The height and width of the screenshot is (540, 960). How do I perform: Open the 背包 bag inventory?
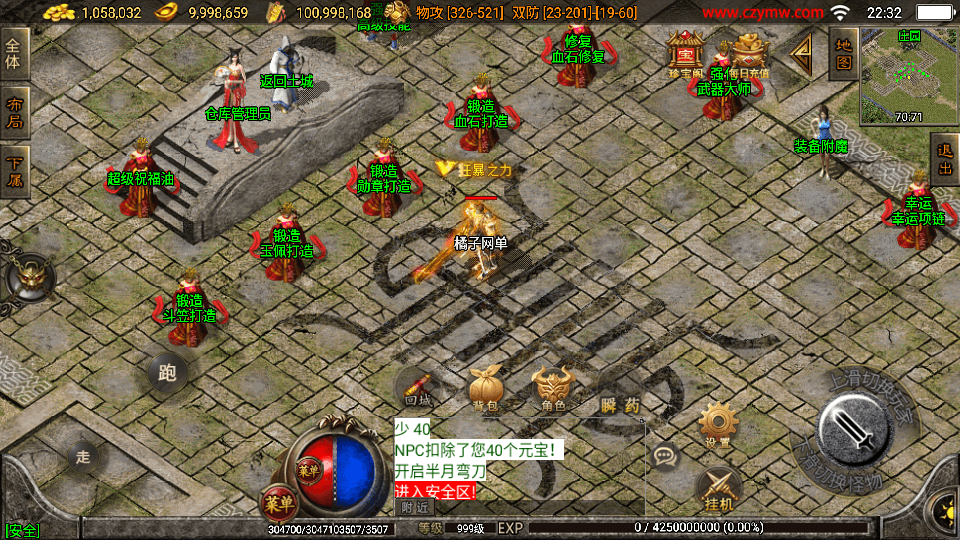(x=486, y=388)
